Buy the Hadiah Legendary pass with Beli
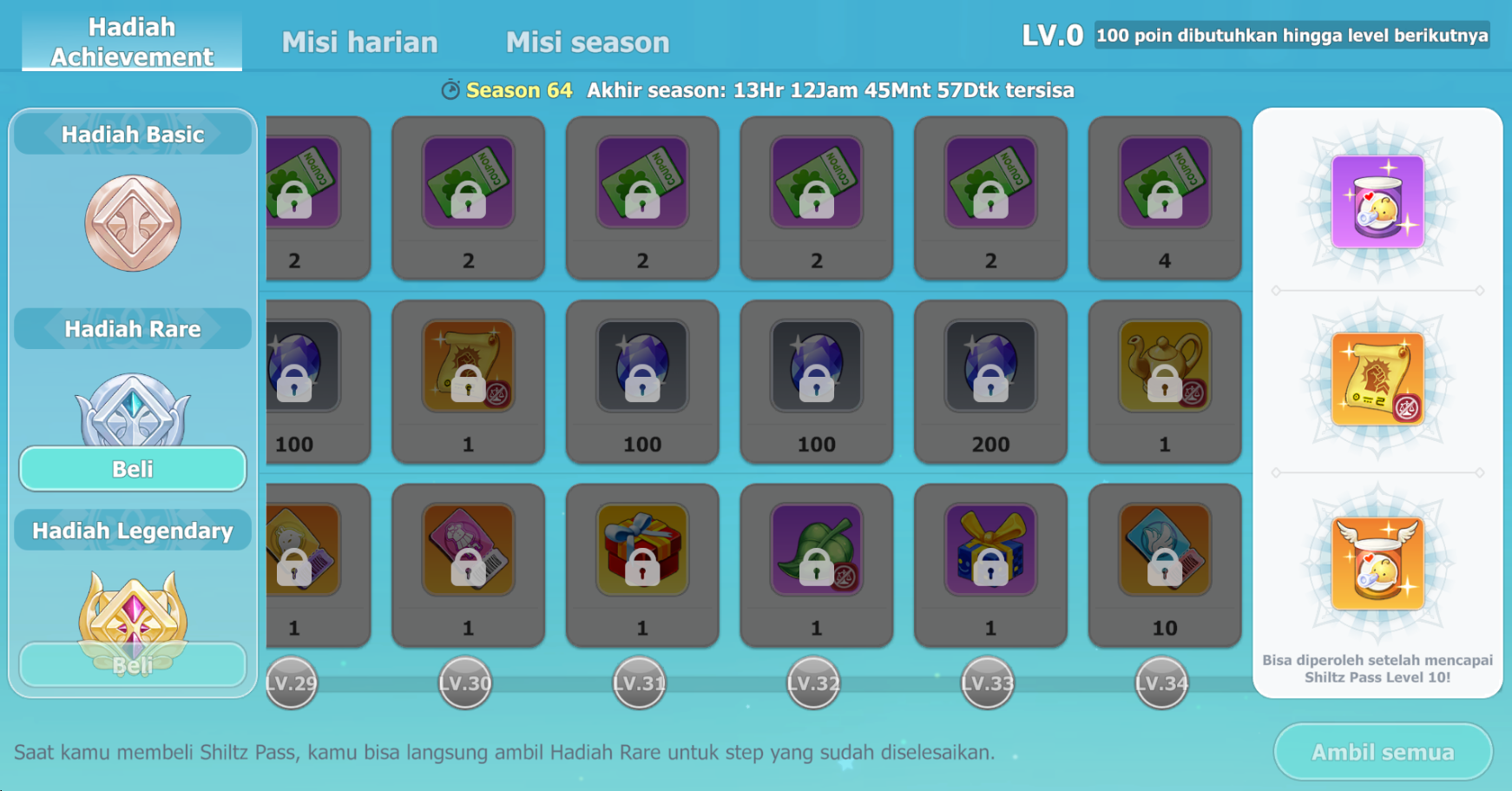The width and height of the screenshot is (1512, 791). point(133,665)
